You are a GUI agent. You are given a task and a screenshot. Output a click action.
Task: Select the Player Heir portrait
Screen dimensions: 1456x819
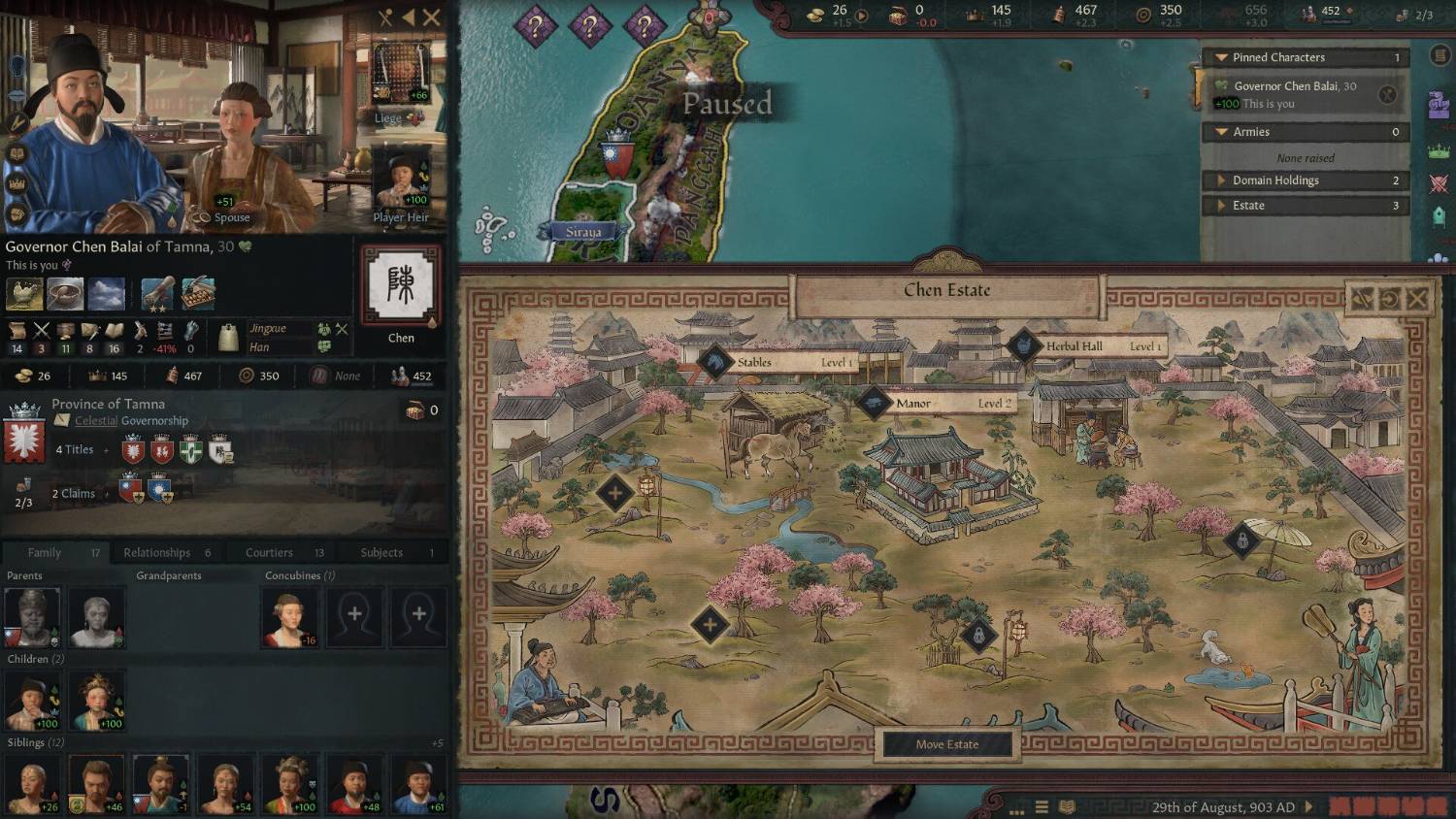click(401, 182)
